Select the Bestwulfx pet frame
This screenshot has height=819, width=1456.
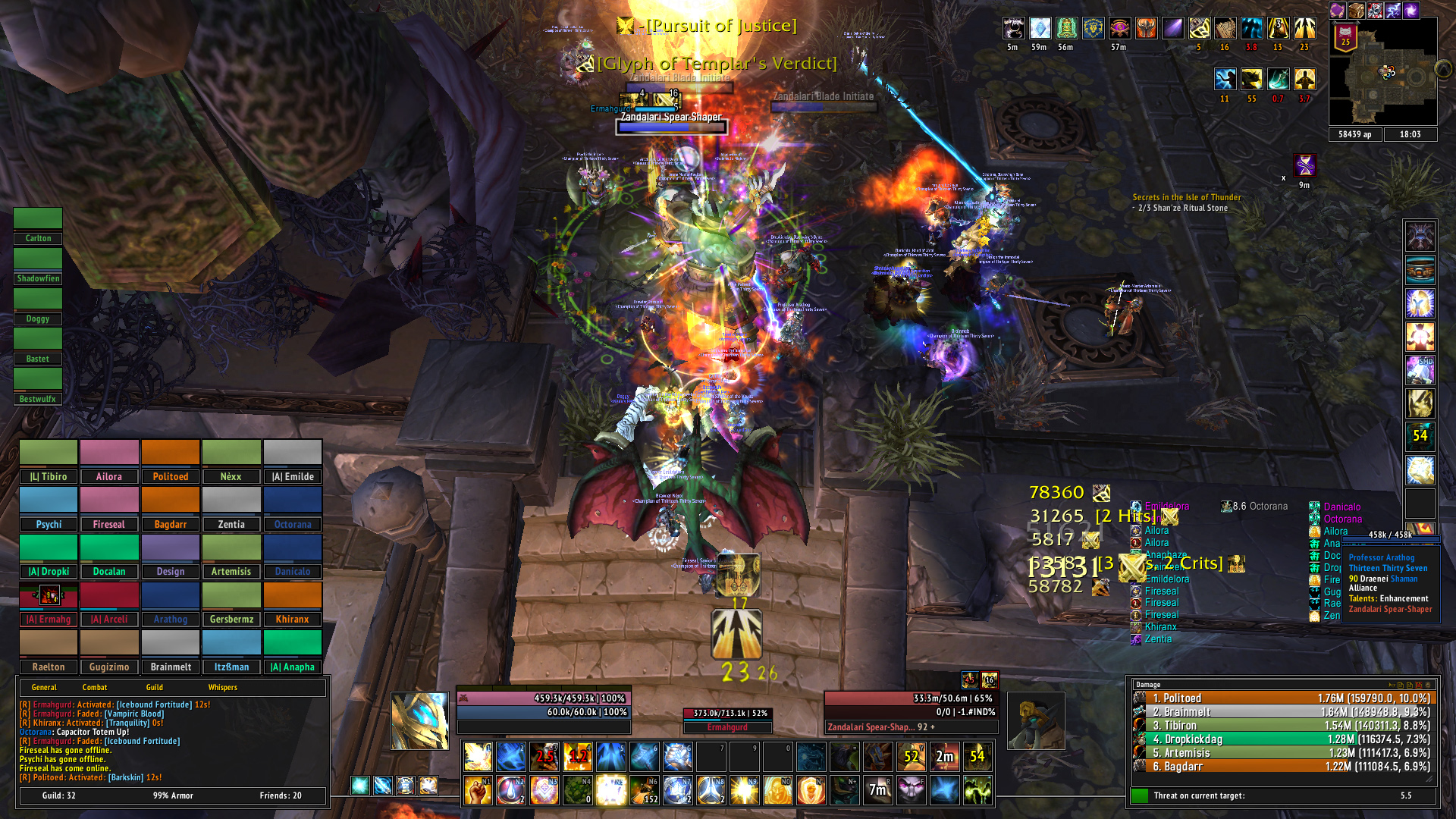(38, 388)
